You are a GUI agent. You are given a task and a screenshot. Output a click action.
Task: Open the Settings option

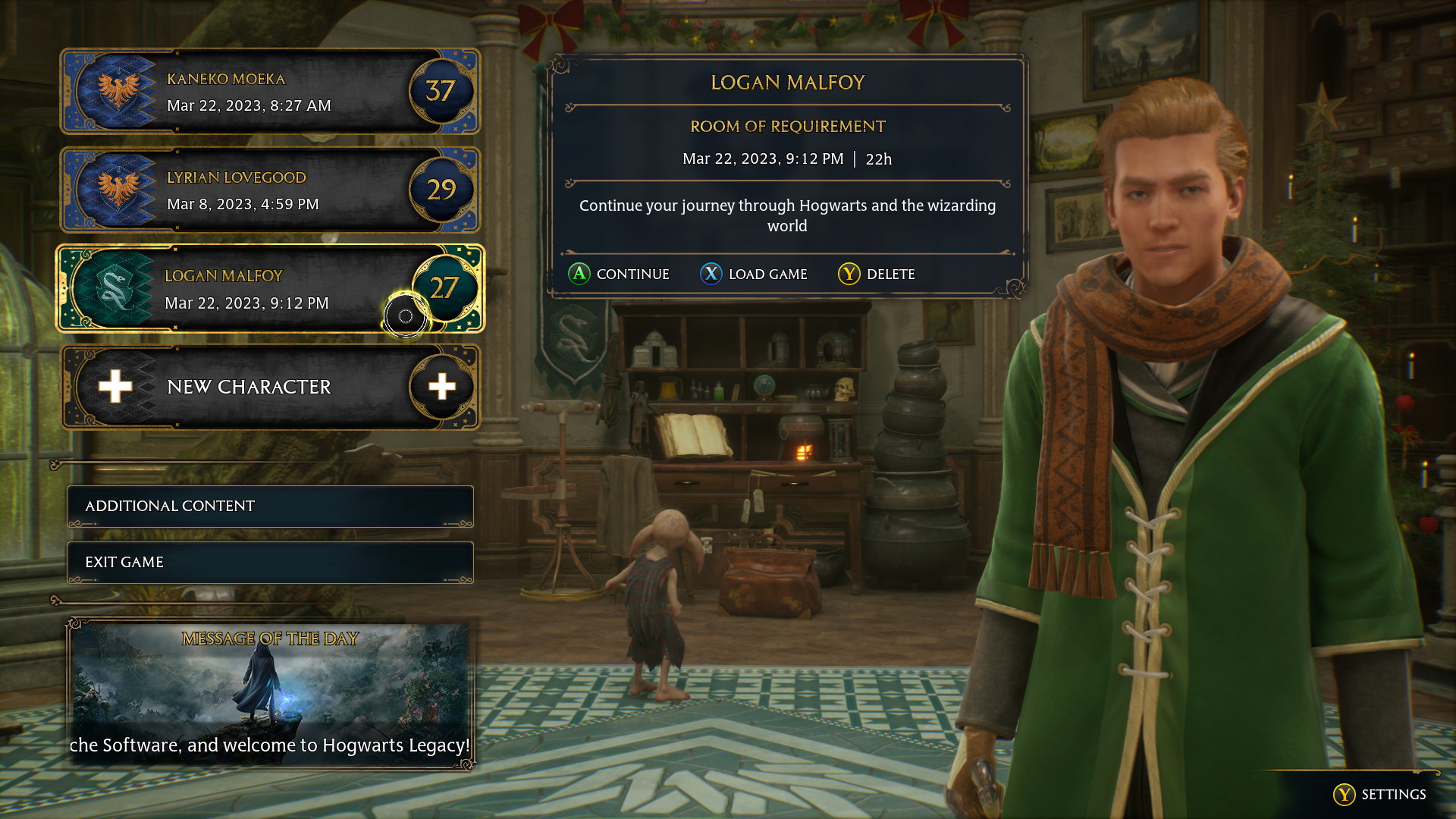coord(1379,795)
